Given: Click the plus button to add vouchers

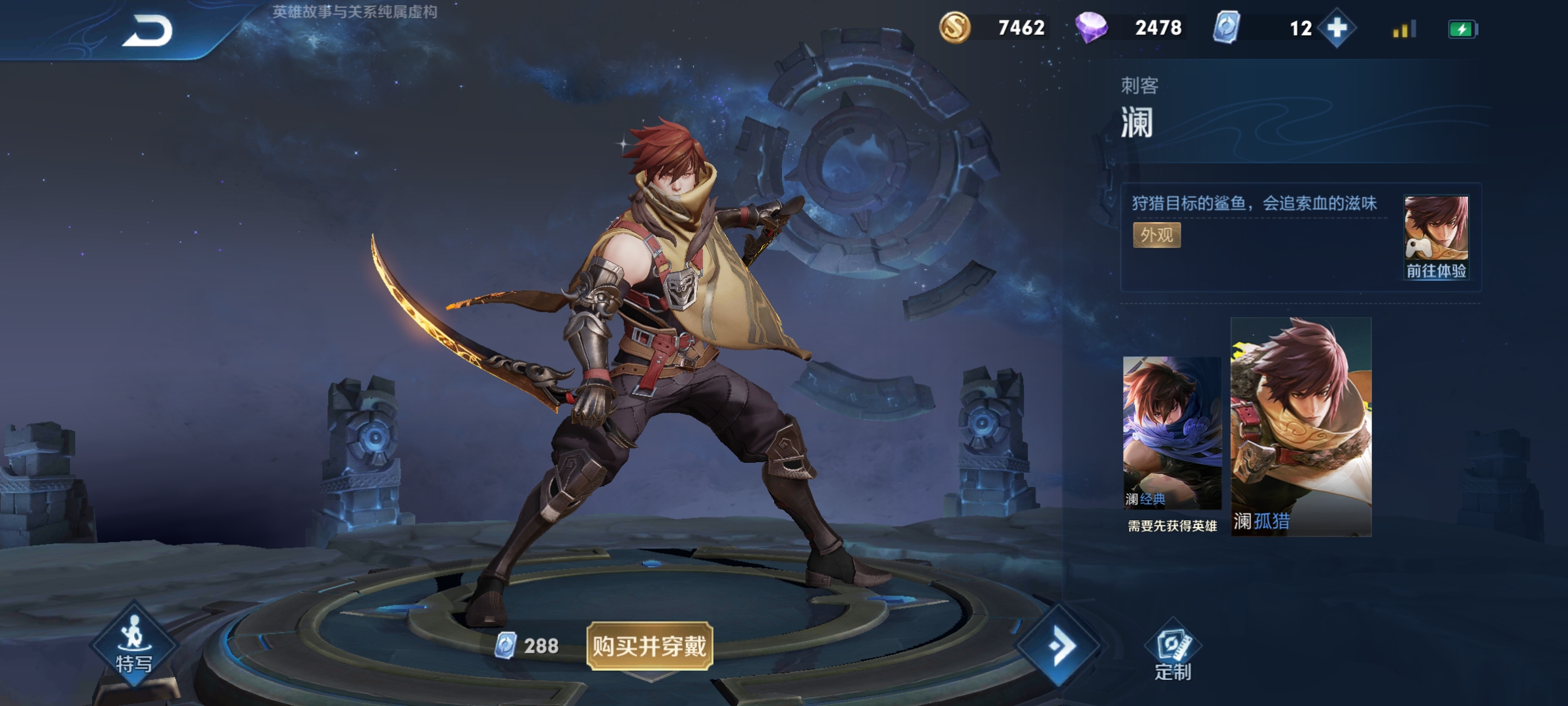Looking at the screenshot, I should pos(1337,28).
